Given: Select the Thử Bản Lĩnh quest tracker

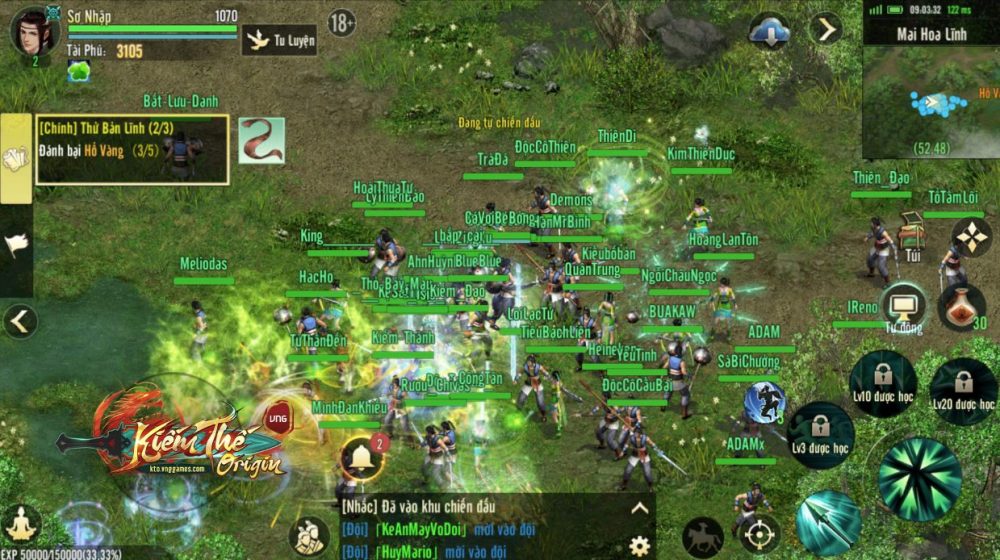Looking at the screenshot, I should tap(132, 150).
